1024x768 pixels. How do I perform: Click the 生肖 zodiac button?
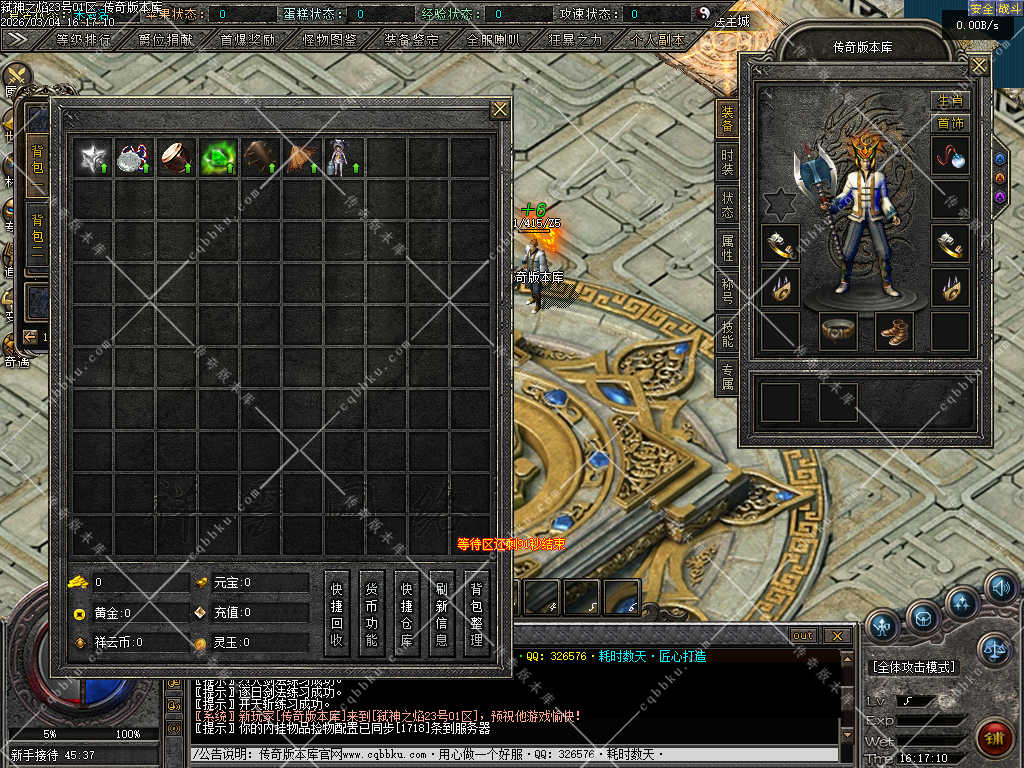click(950, 101)
